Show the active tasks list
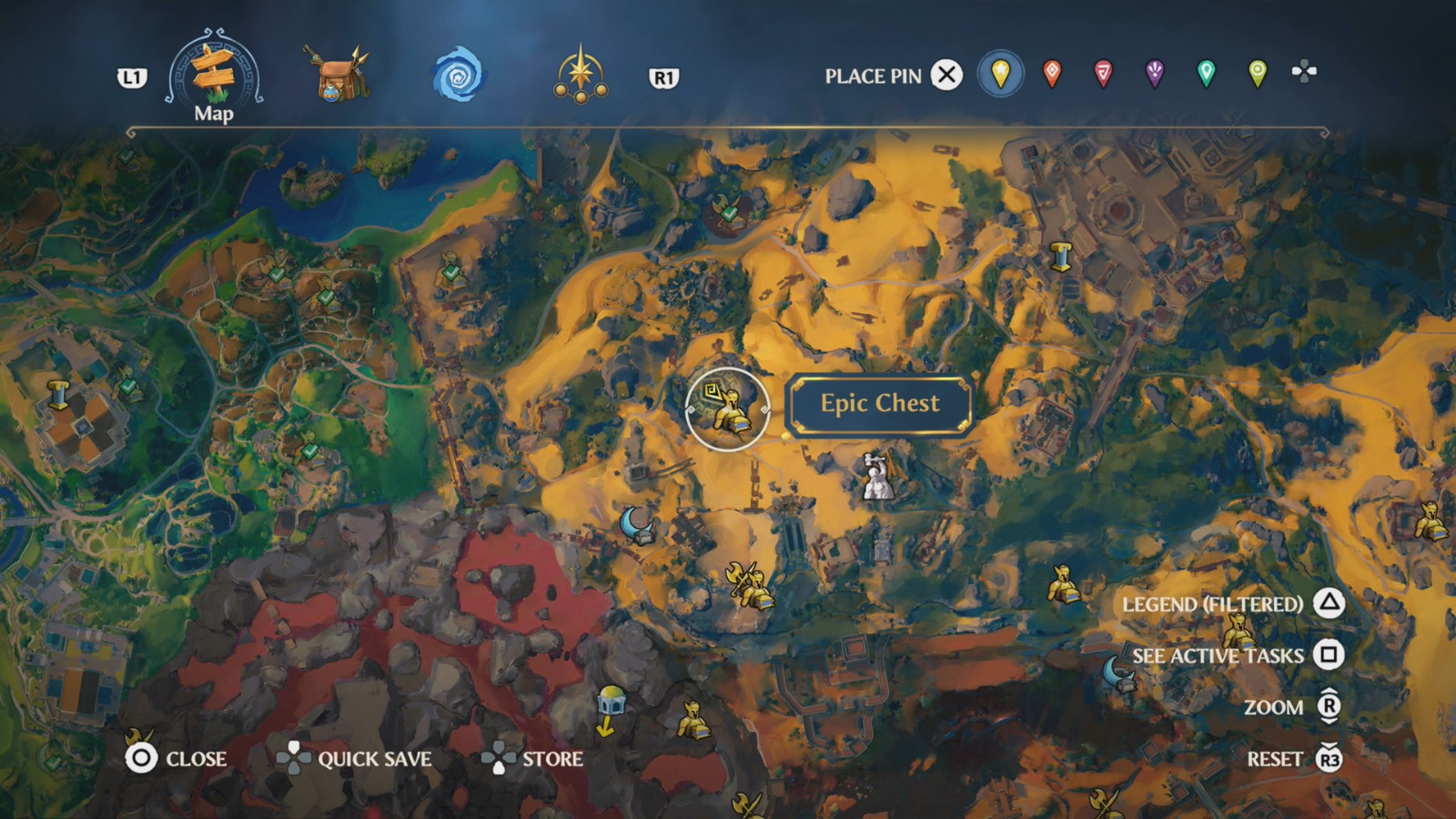Image resolution: width=1456 pixels, height=819 pixels. [x=1217, y=654]
